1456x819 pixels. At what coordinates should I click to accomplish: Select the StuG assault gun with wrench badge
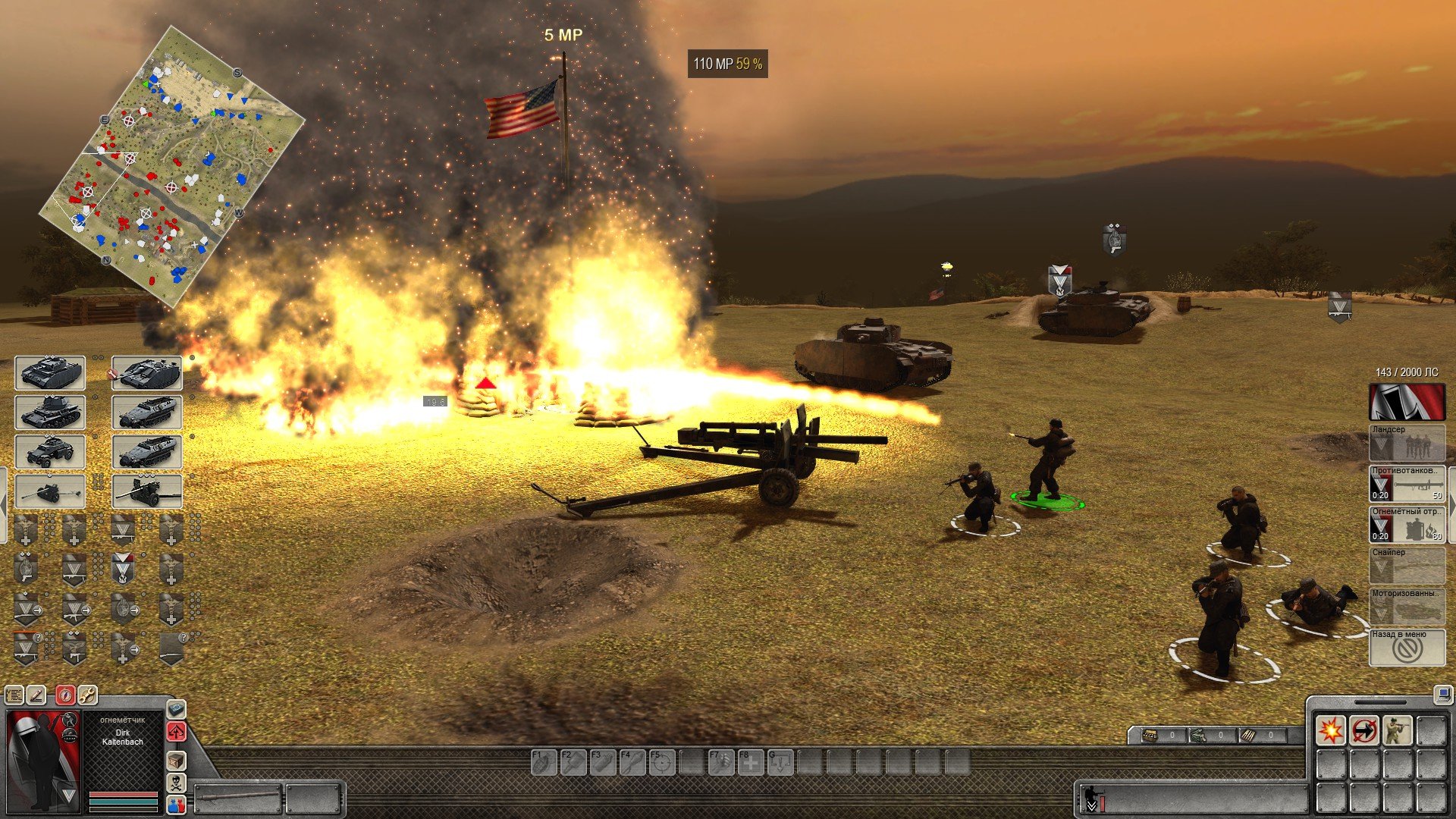147,373
